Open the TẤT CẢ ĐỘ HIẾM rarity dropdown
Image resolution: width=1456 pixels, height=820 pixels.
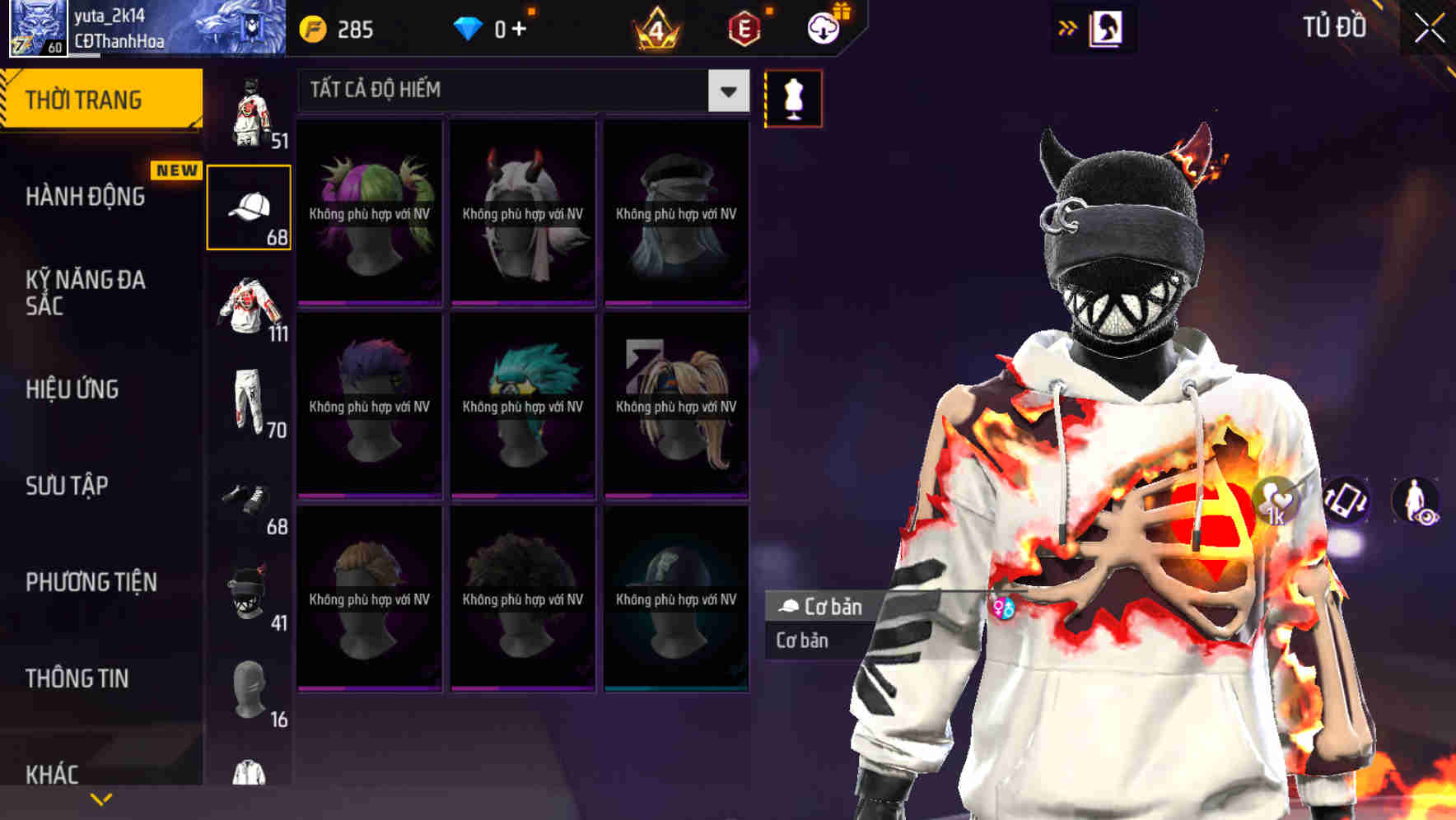point(511,91)
